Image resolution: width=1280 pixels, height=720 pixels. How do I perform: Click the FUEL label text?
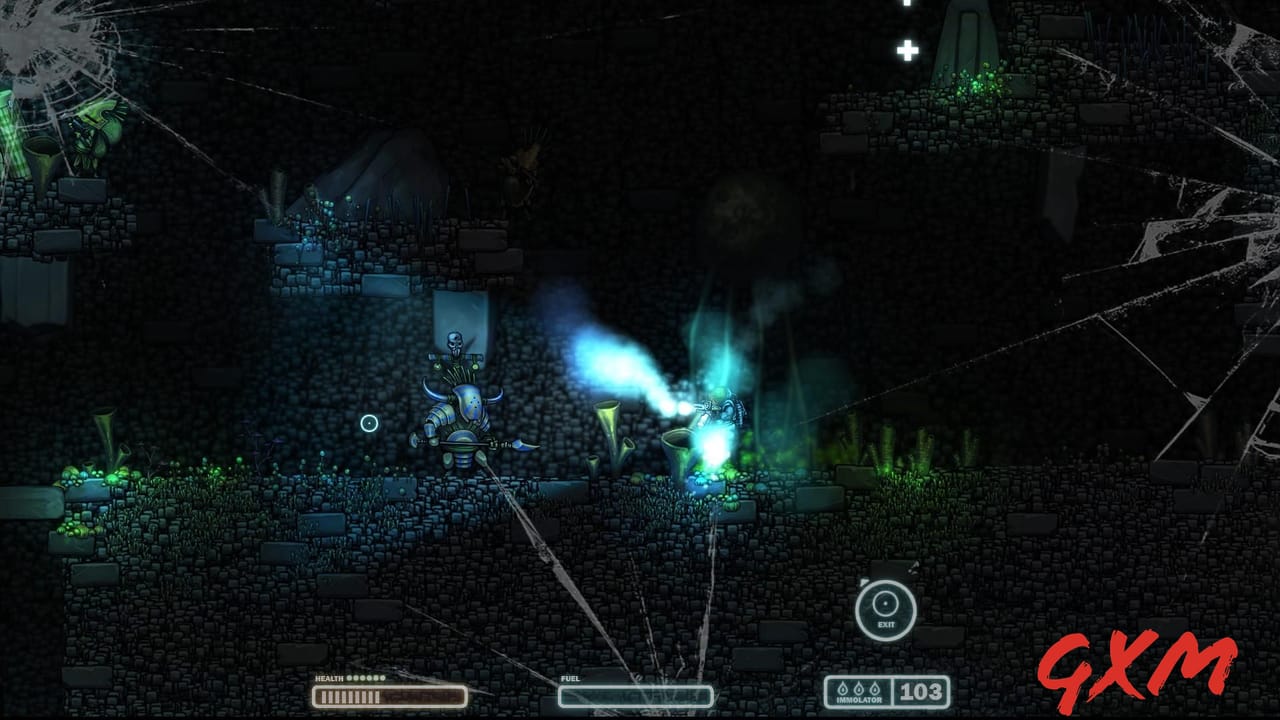pos(570,678)
